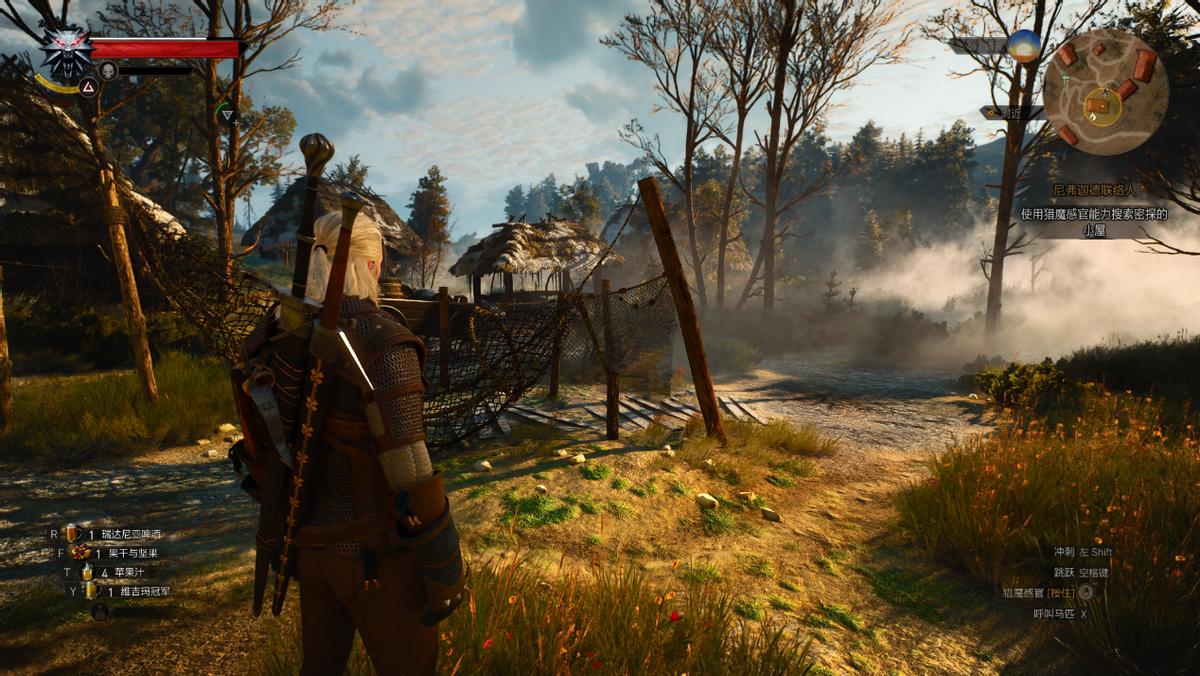
Task: Click the day-night weather orb icon
Action: (1024, 46)
